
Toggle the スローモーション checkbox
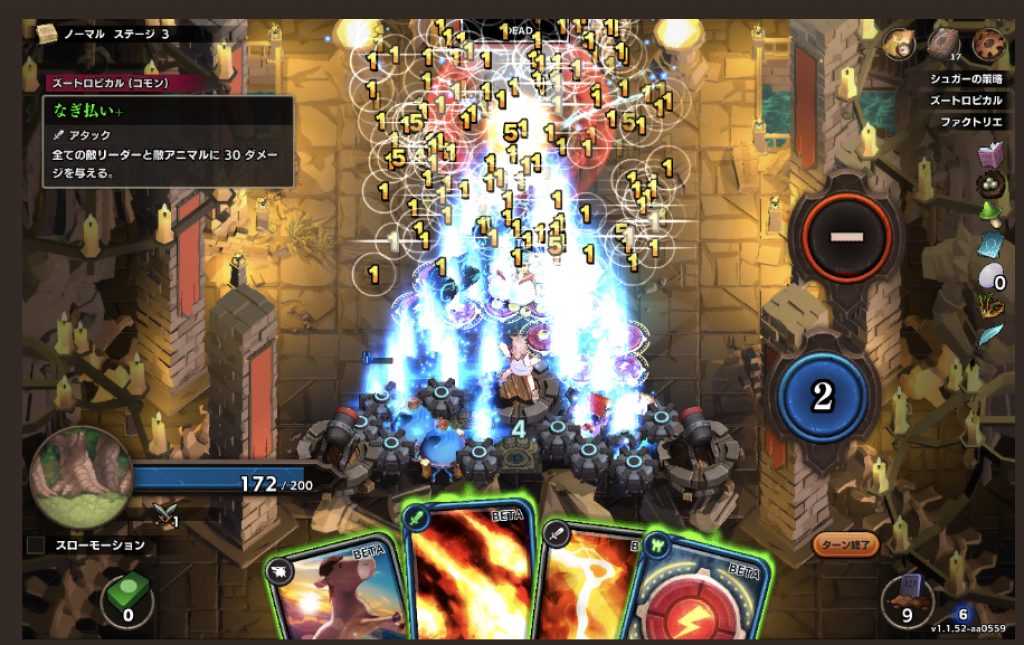(36, 545)
